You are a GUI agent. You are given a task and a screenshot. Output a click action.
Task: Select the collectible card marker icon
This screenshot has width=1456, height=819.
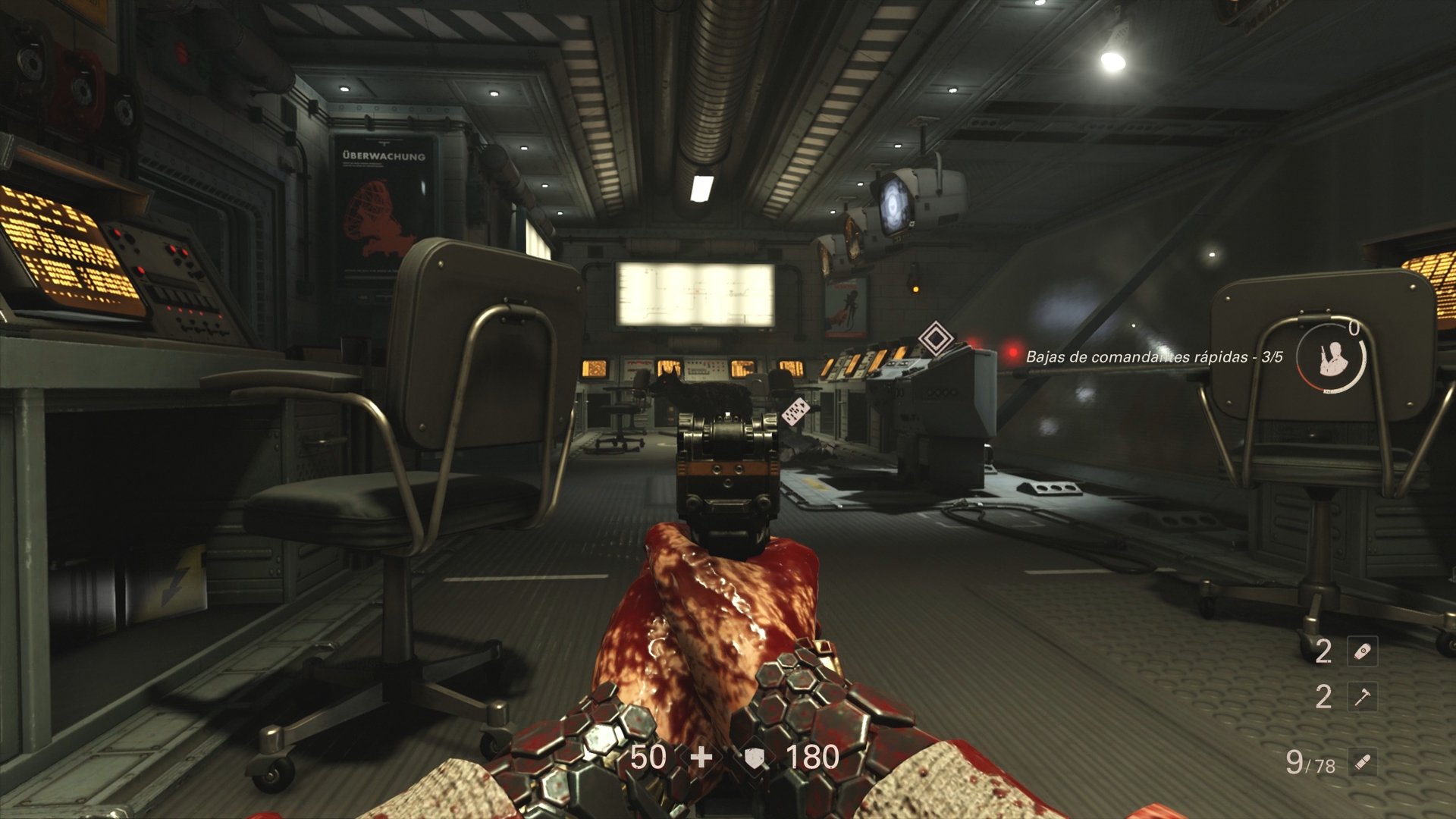795,411
